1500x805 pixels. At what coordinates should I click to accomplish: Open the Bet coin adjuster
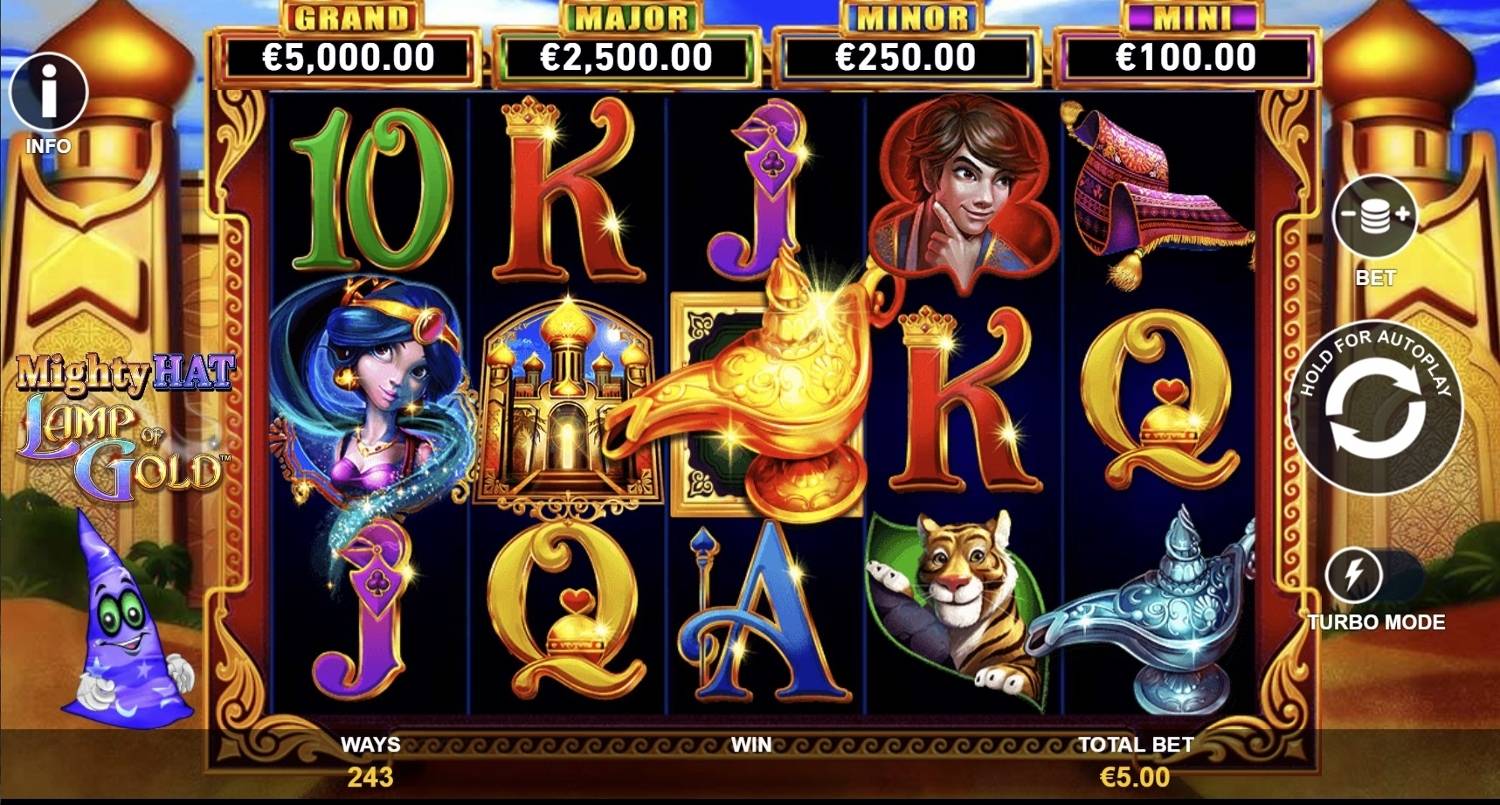click(1375, 217)
